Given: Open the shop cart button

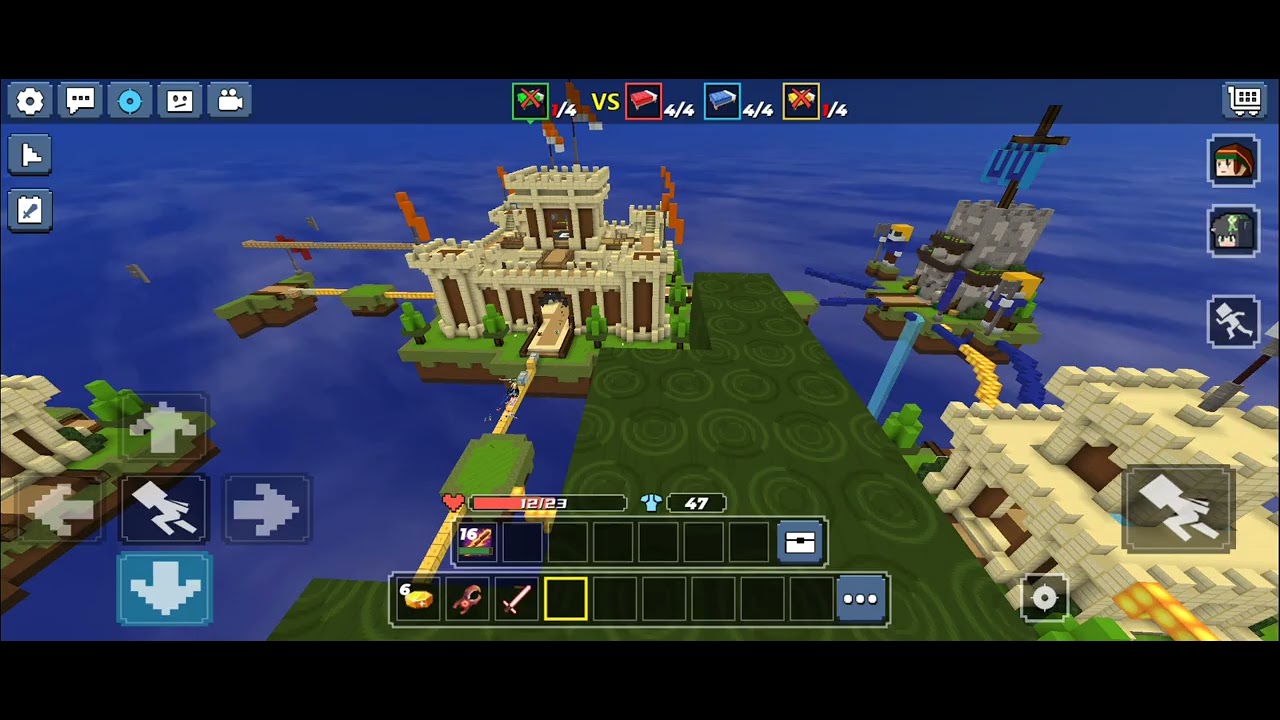Looking at the screenshot, I should tap(1245, 100).
